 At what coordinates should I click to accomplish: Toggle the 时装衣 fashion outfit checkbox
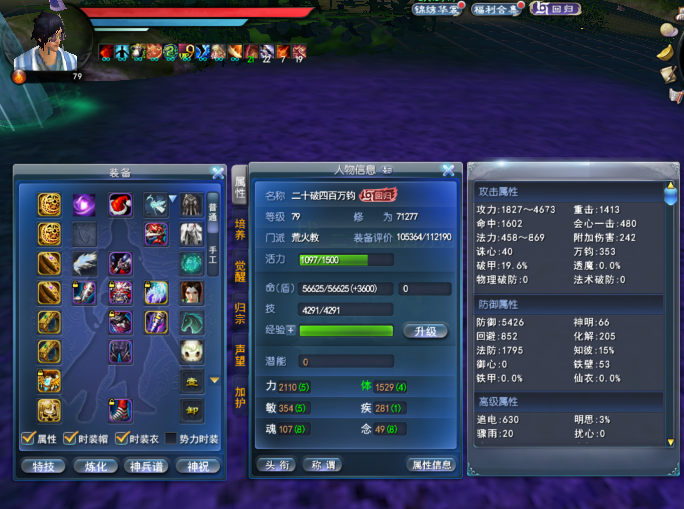pyautogui.click(x=121, y=439)
